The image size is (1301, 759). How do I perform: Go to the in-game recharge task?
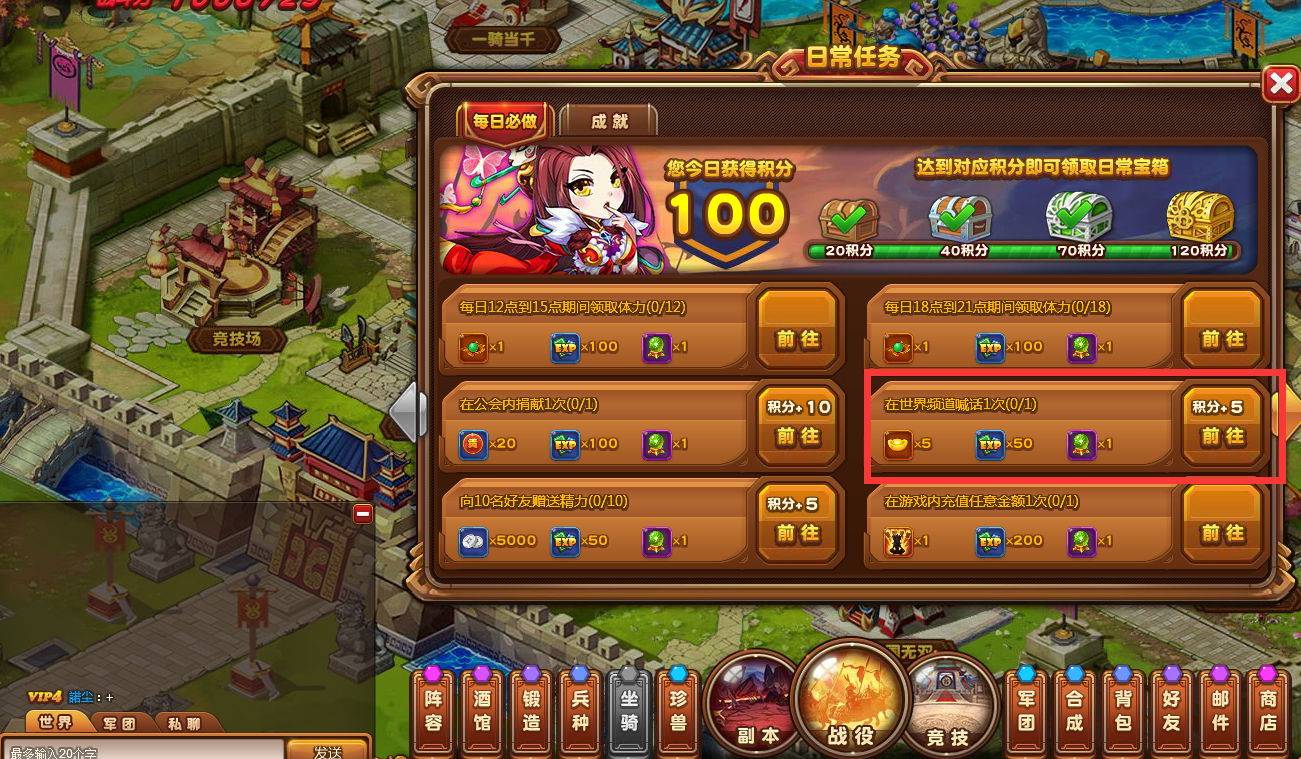[x=1222, y=534]
